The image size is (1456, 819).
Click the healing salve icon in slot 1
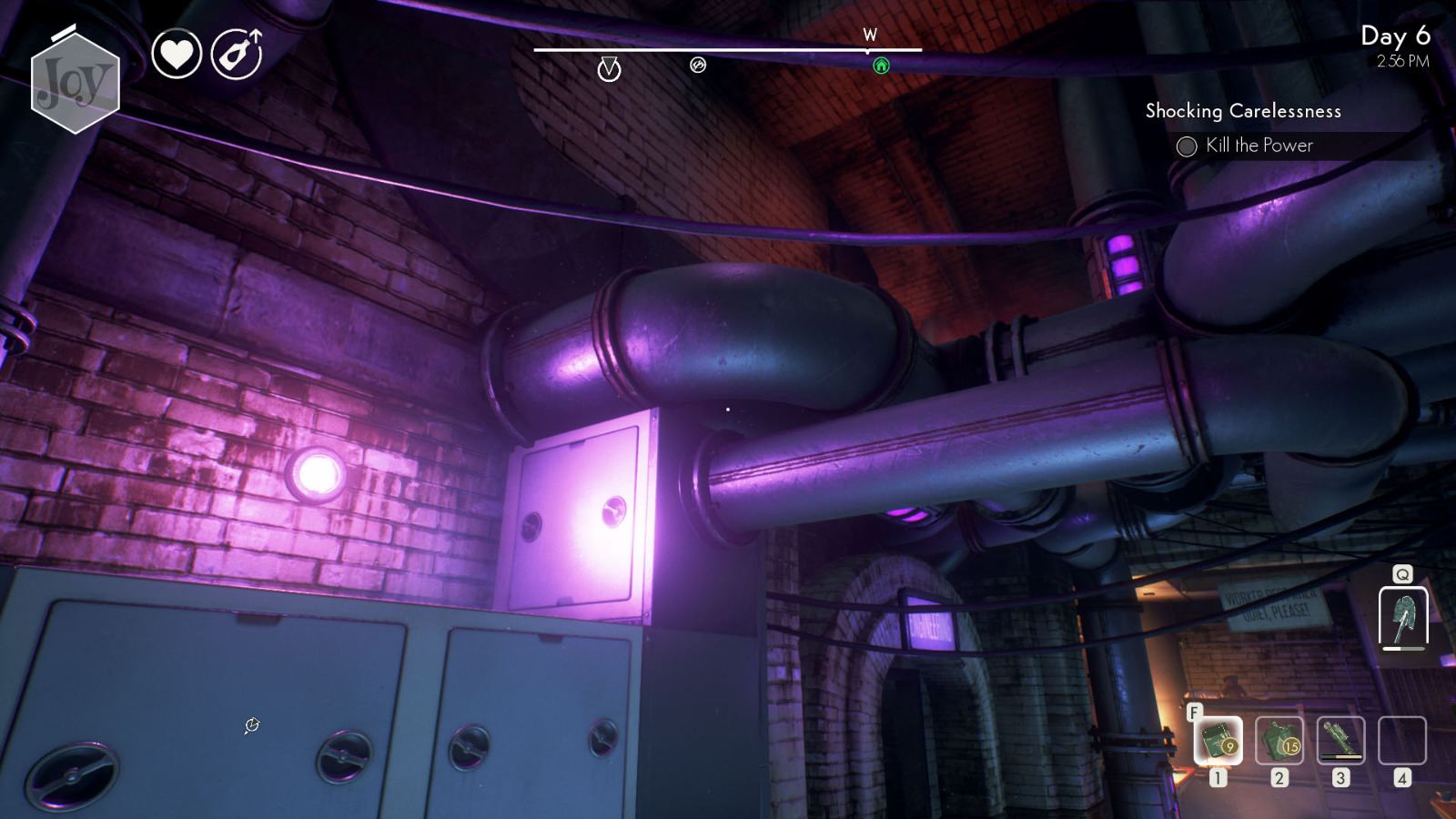[1218, 742]
